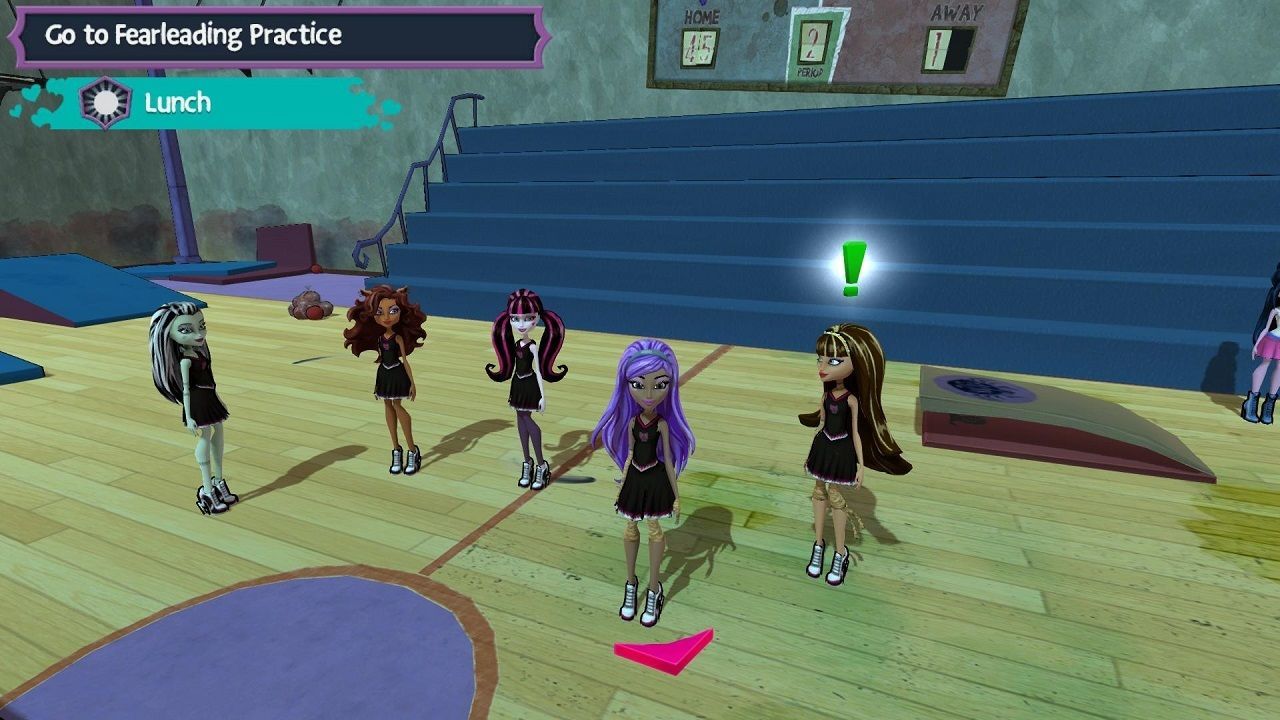Viewport: 1280px width, 720px height.
Task: Click the Lunch text label
Action: [178, 101]
